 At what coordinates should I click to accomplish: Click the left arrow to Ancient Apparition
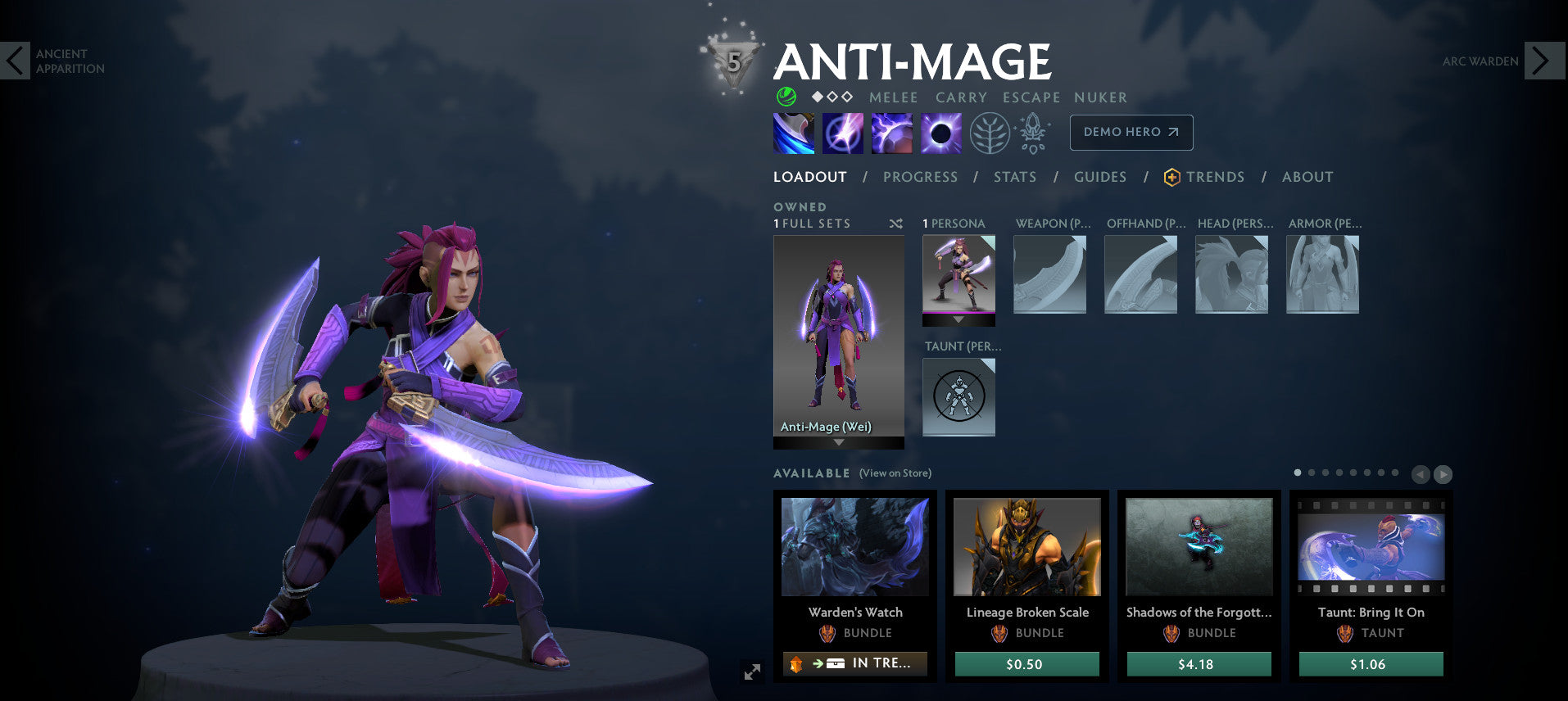(14, 61)
